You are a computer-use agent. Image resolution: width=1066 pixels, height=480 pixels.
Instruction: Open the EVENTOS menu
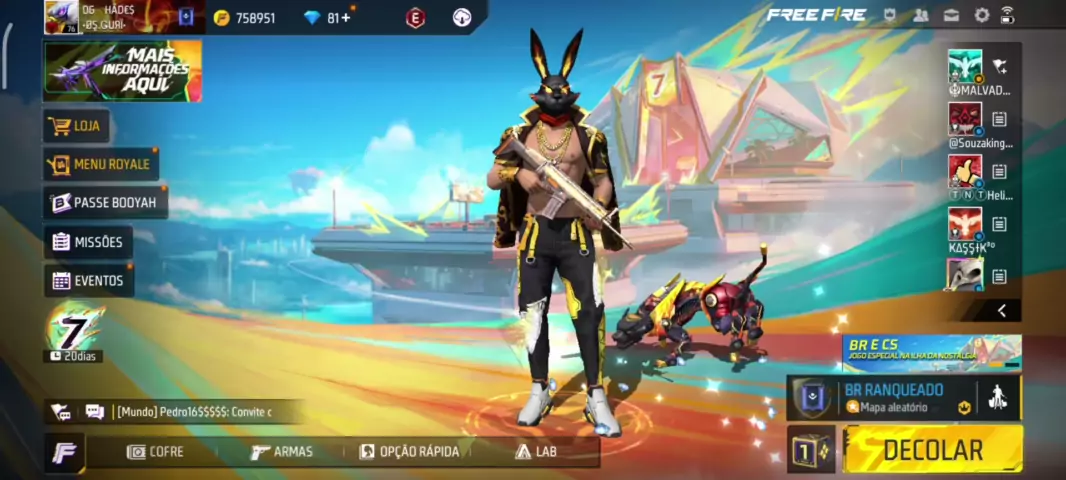click(88, 281)
